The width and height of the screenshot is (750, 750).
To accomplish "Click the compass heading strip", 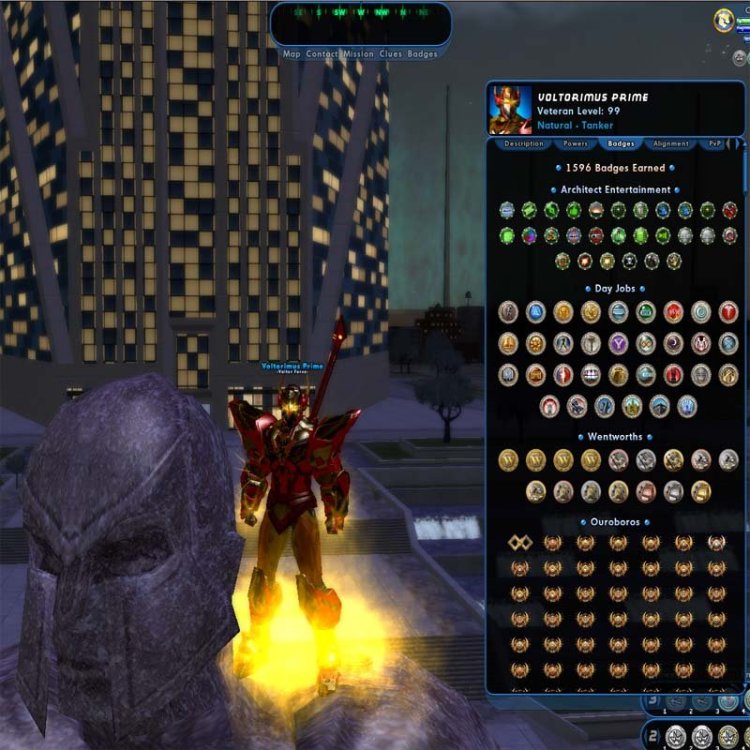I will [x=360, y=13].
